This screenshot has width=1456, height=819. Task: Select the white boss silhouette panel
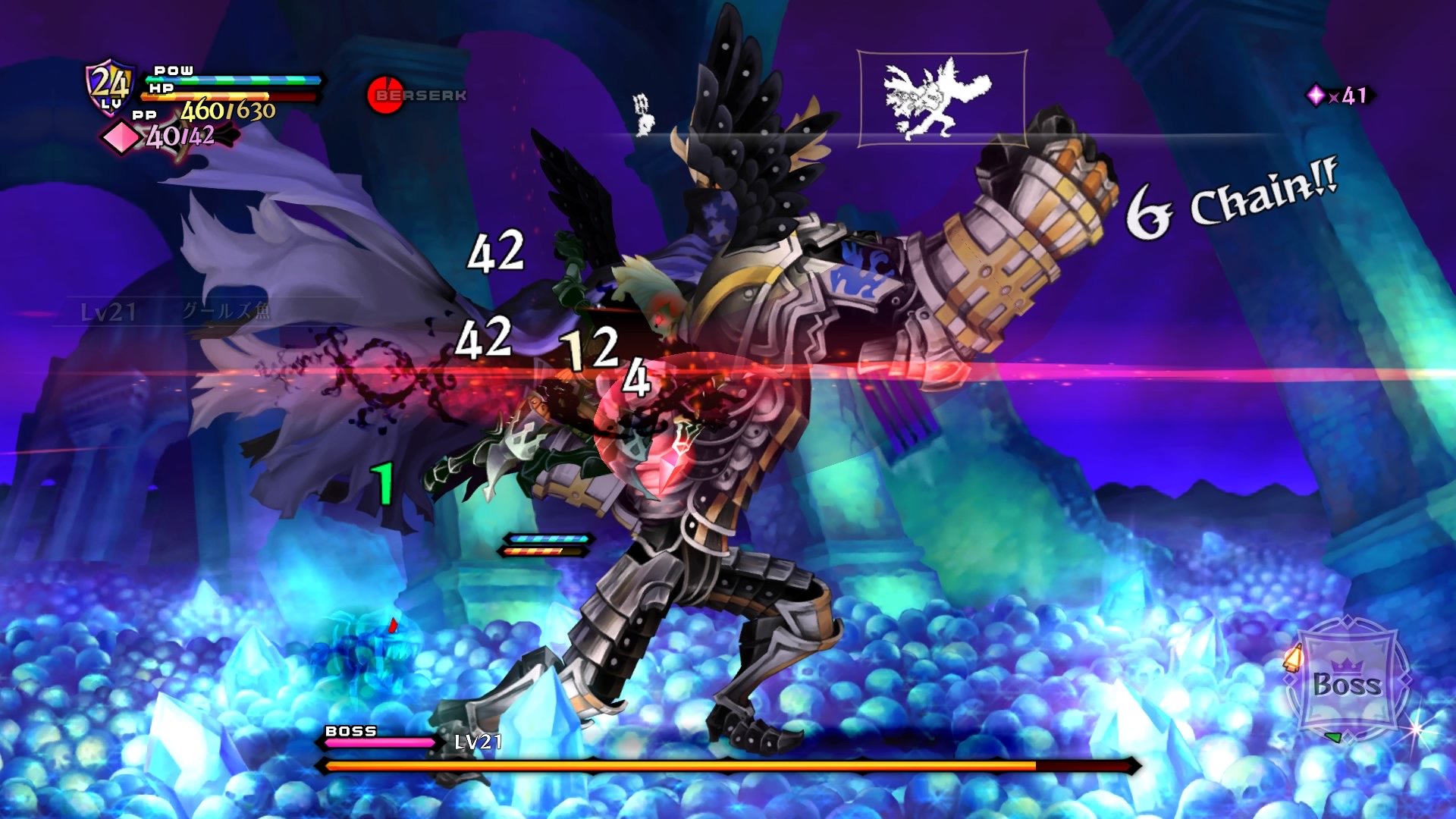point(942,99)
